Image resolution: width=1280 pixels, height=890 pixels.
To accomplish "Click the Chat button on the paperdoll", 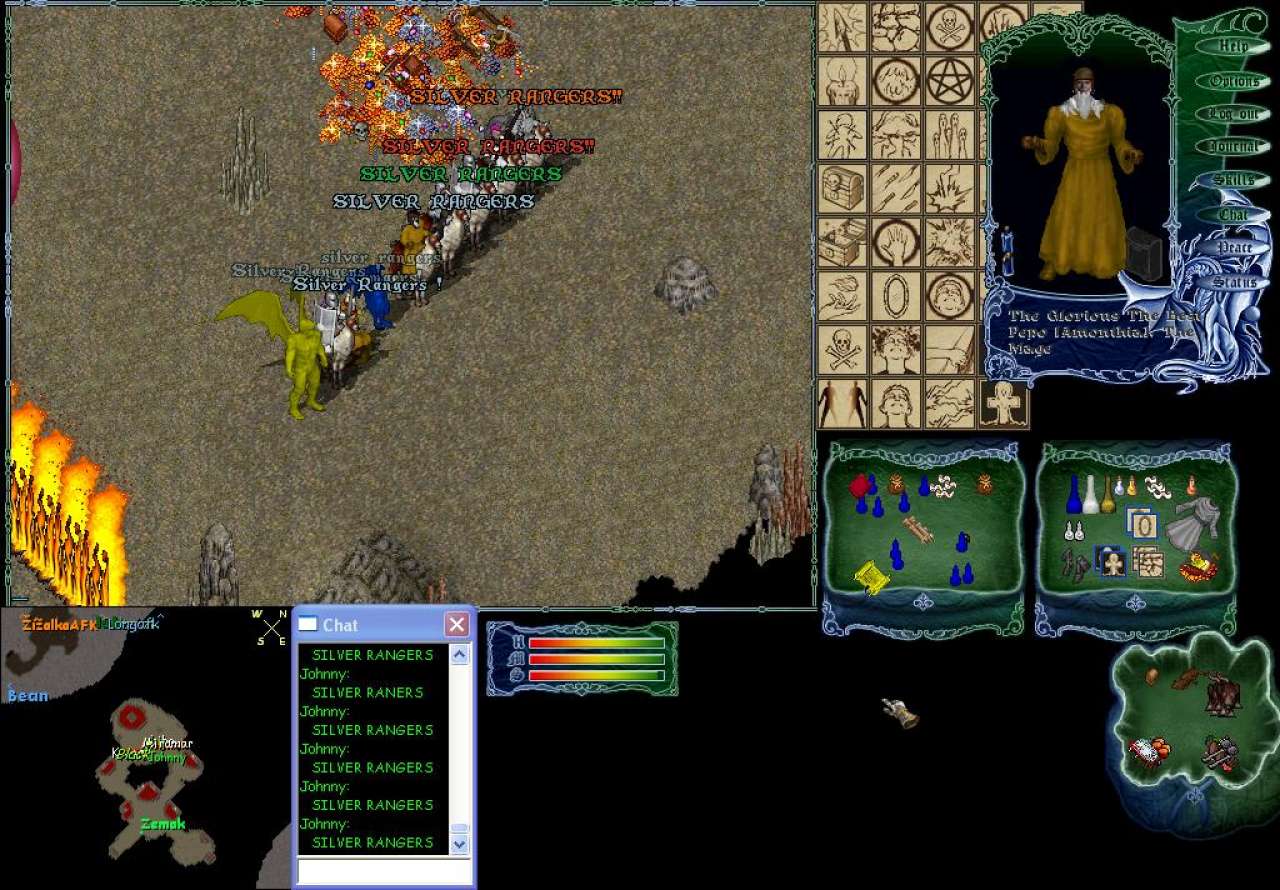I will 1234,215.
